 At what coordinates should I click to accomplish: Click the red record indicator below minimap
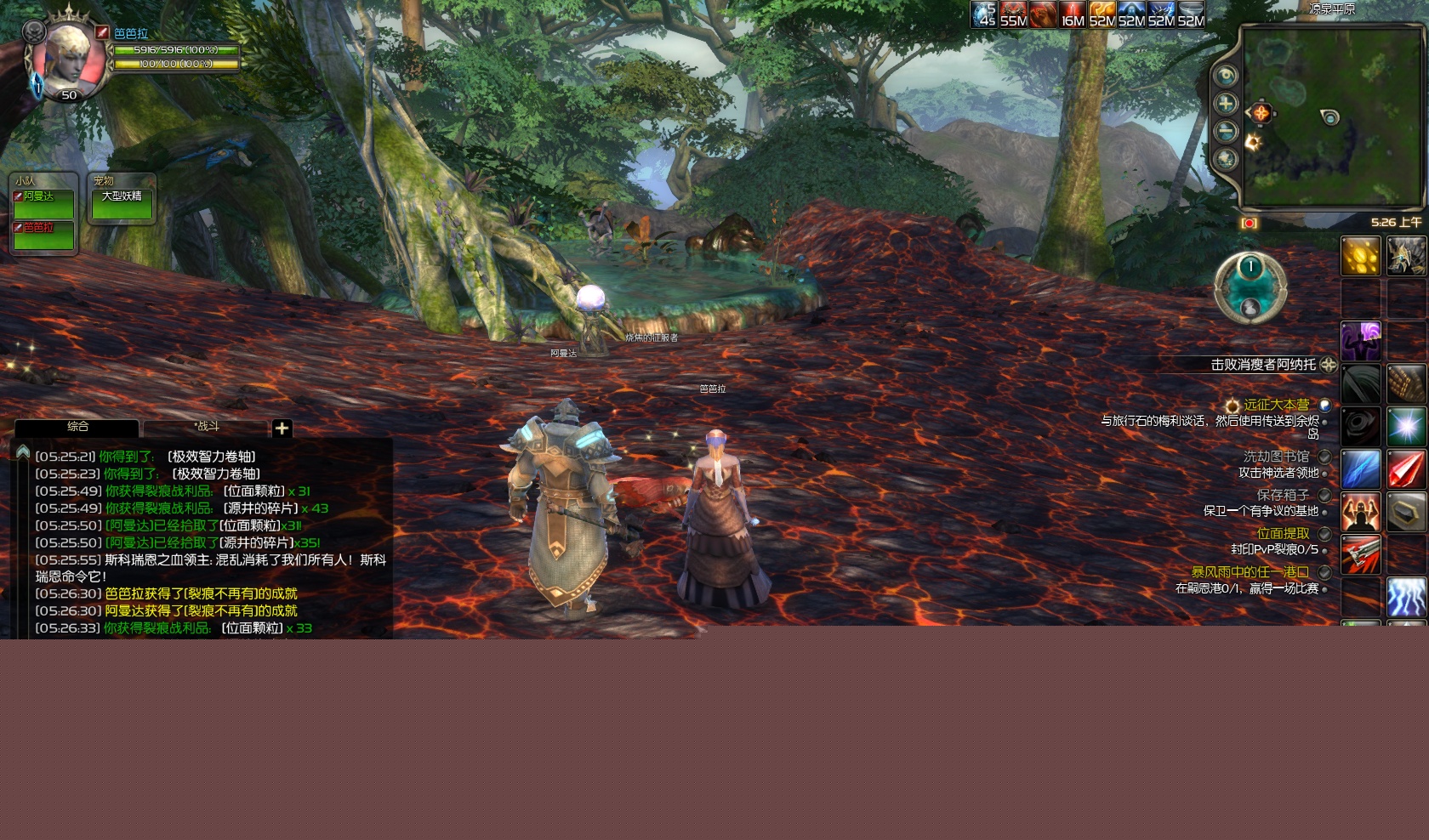[x=1249, y=223]
